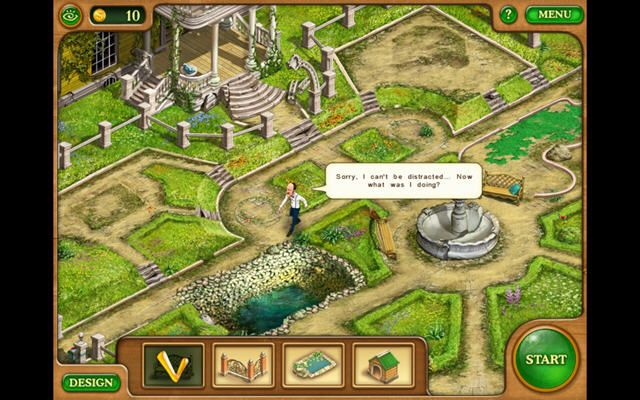Toggle the eye view icon
The width and height of the screenshot is (640, 400).
click(x=69, y=15)
